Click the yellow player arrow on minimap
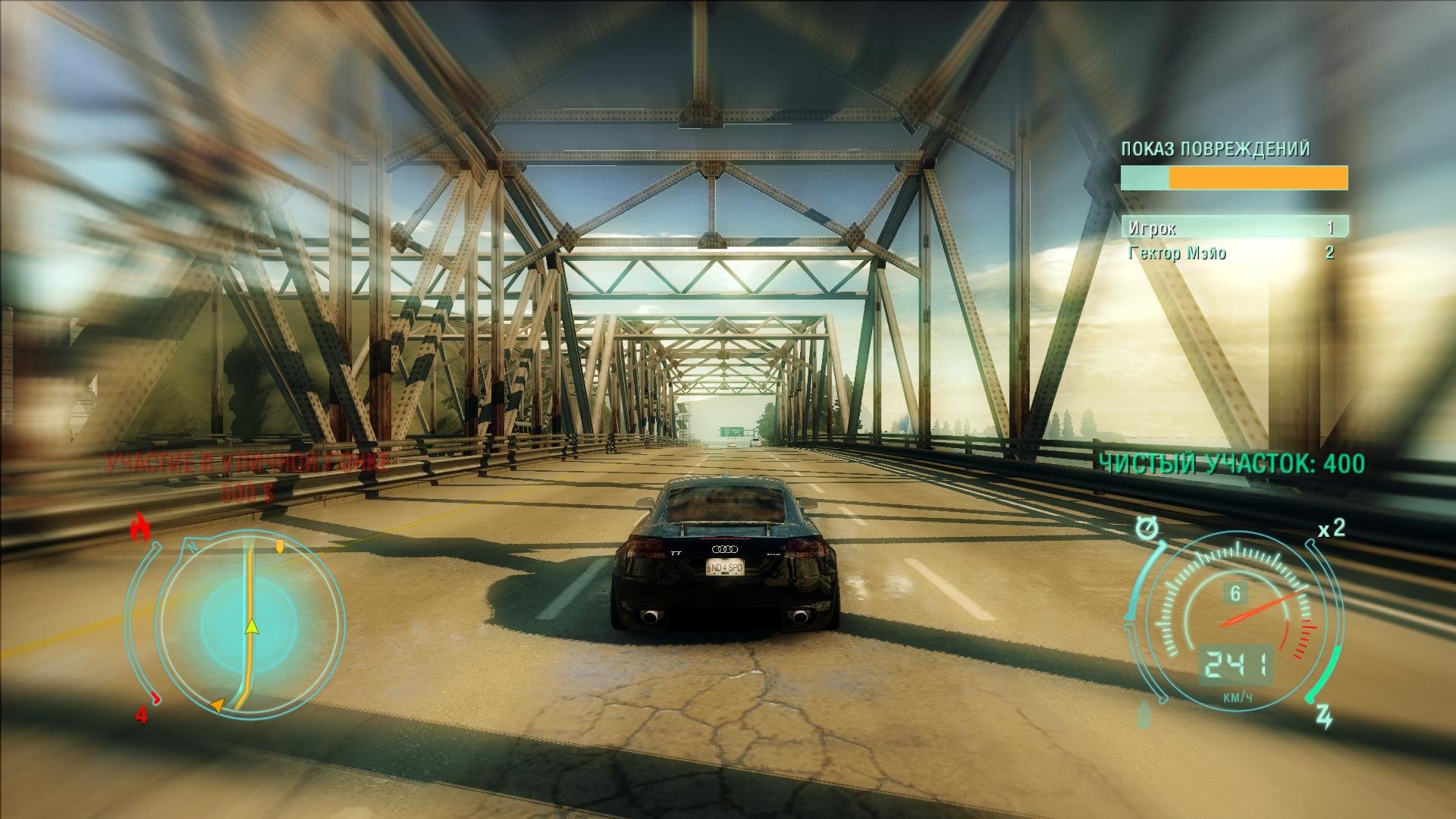This screenshot has width=1456, height=819. coord(252,626)
